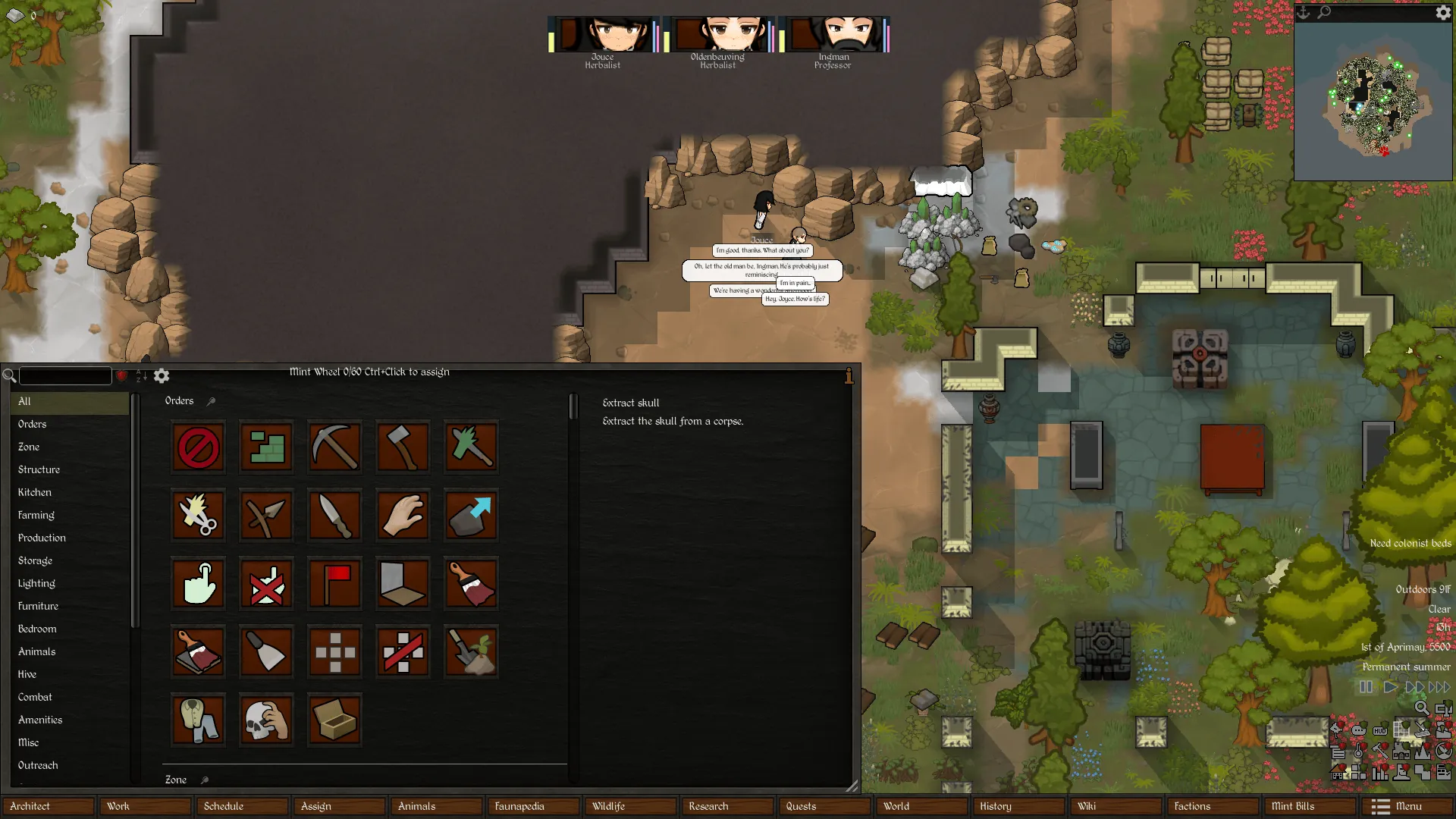
Task: Open the architect panel gear settings
Action: (162, 376)
